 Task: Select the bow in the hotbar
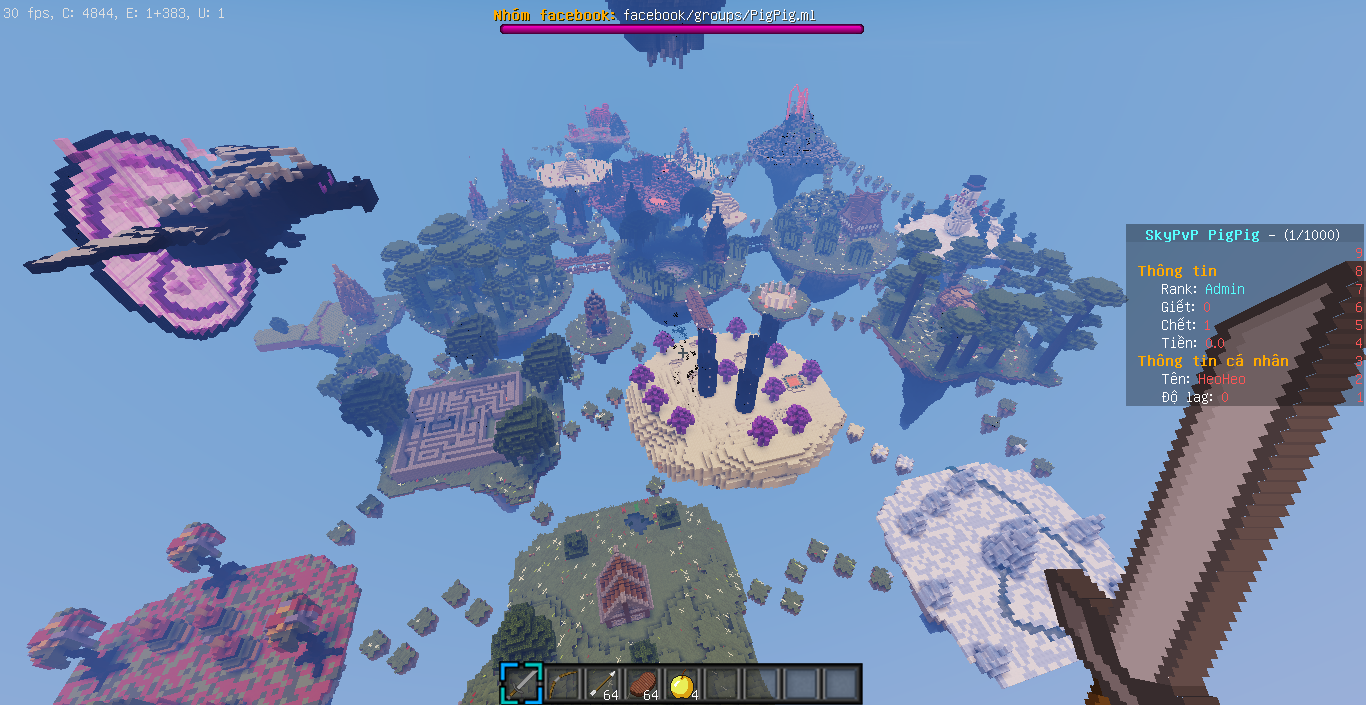coord(561,684)
